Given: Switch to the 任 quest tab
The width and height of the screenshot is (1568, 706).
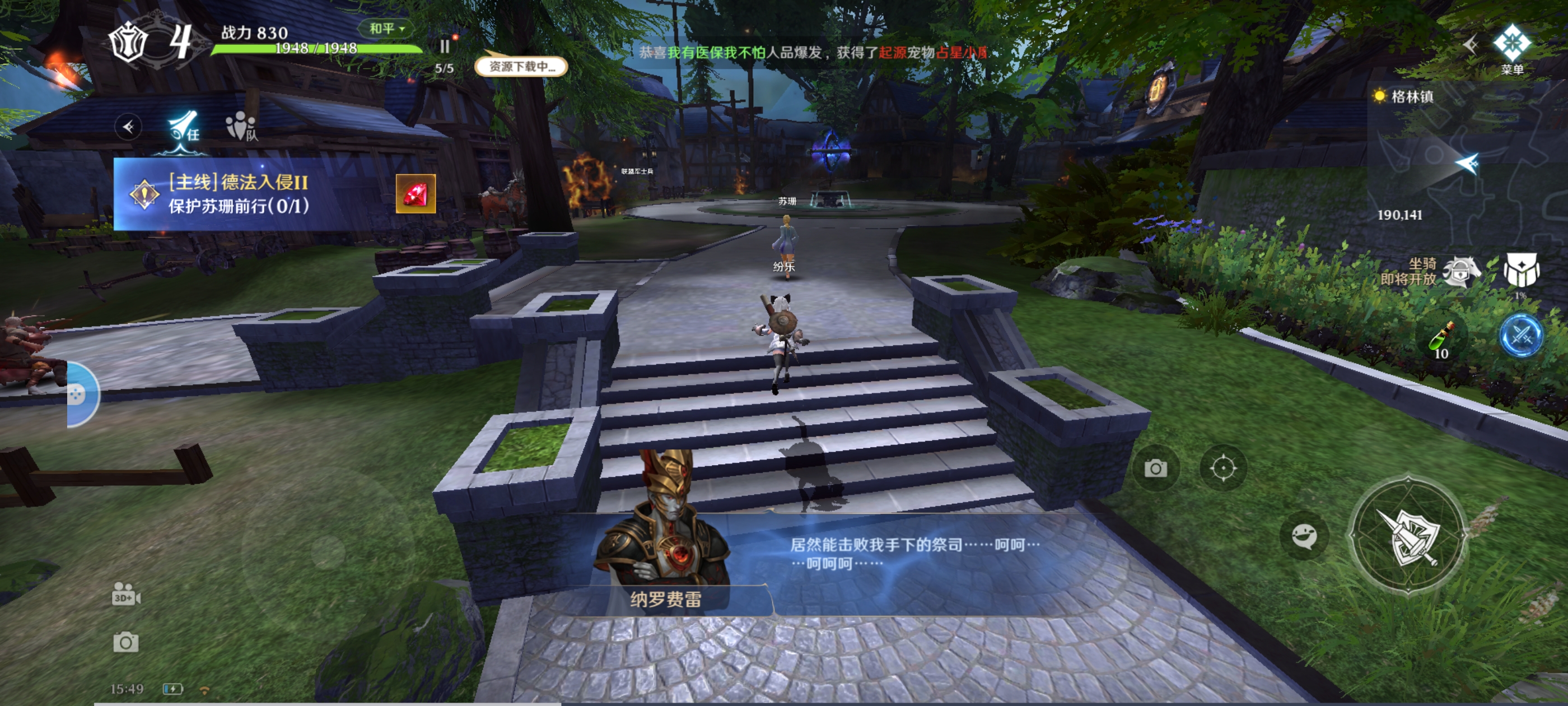Looking at the screenshot, I should tap(184, 128).
